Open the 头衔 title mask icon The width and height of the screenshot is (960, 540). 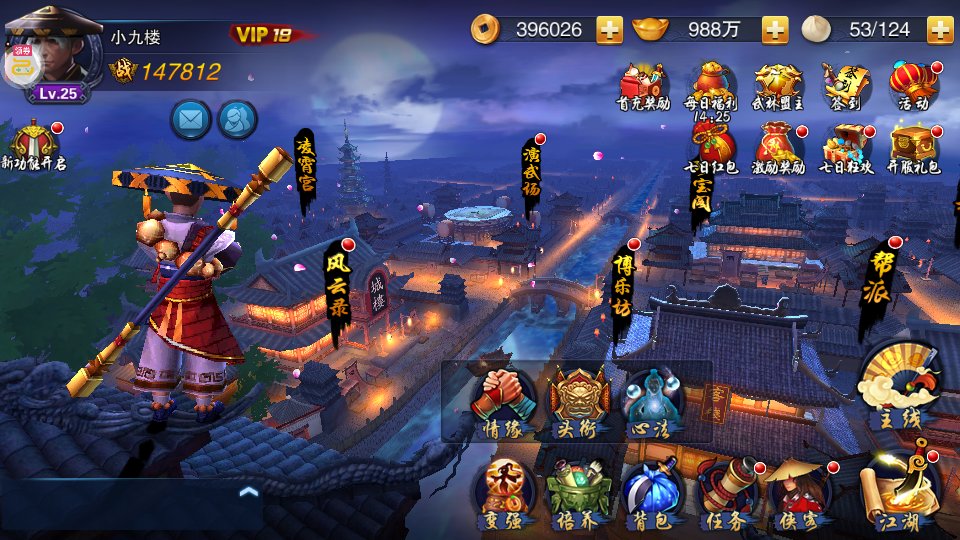(x=578, y=401)
